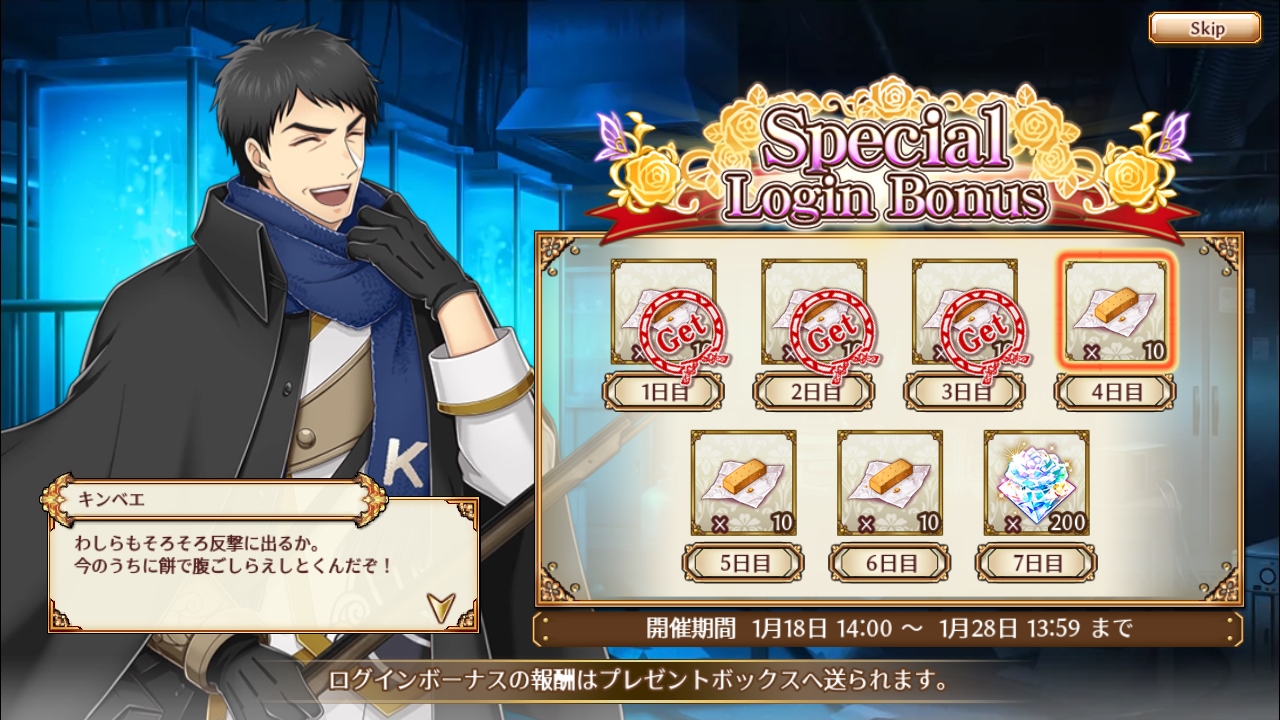Image resolution: width=1280 pixels, height=720 pixels.
Task: View the day 3 claimed reward
Action: 965,311
